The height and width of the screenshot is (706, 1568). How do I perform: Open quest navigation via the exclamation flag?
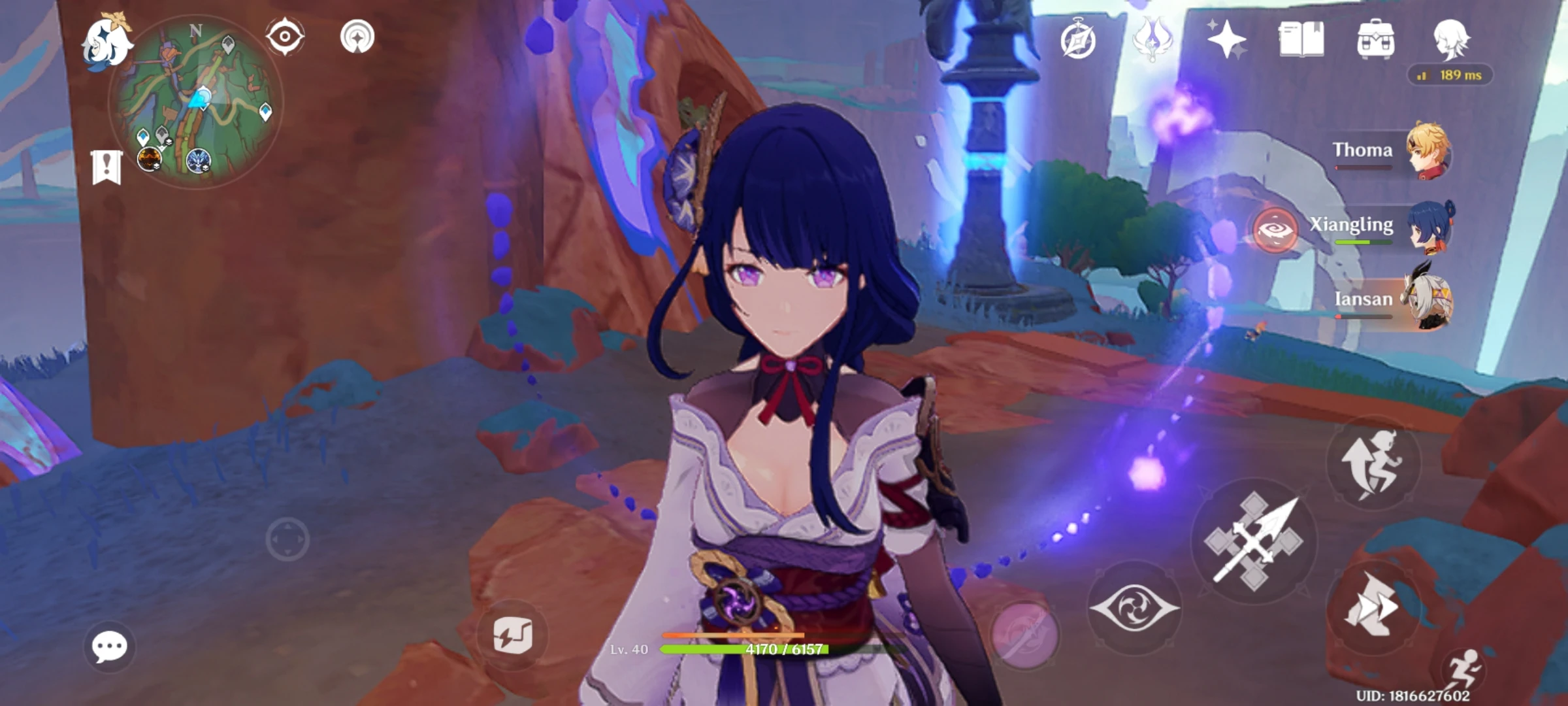pos(106,168)
